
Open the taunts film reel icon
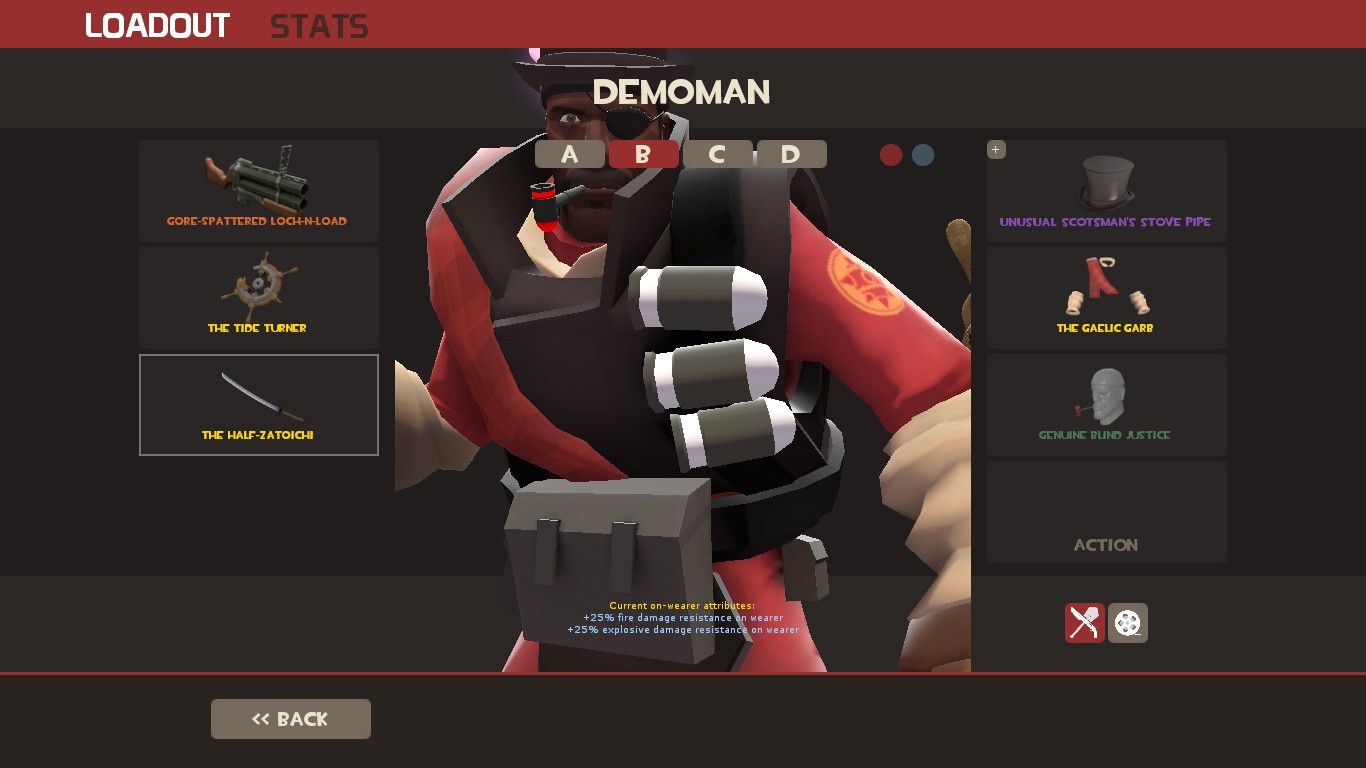coord(1128,623)
